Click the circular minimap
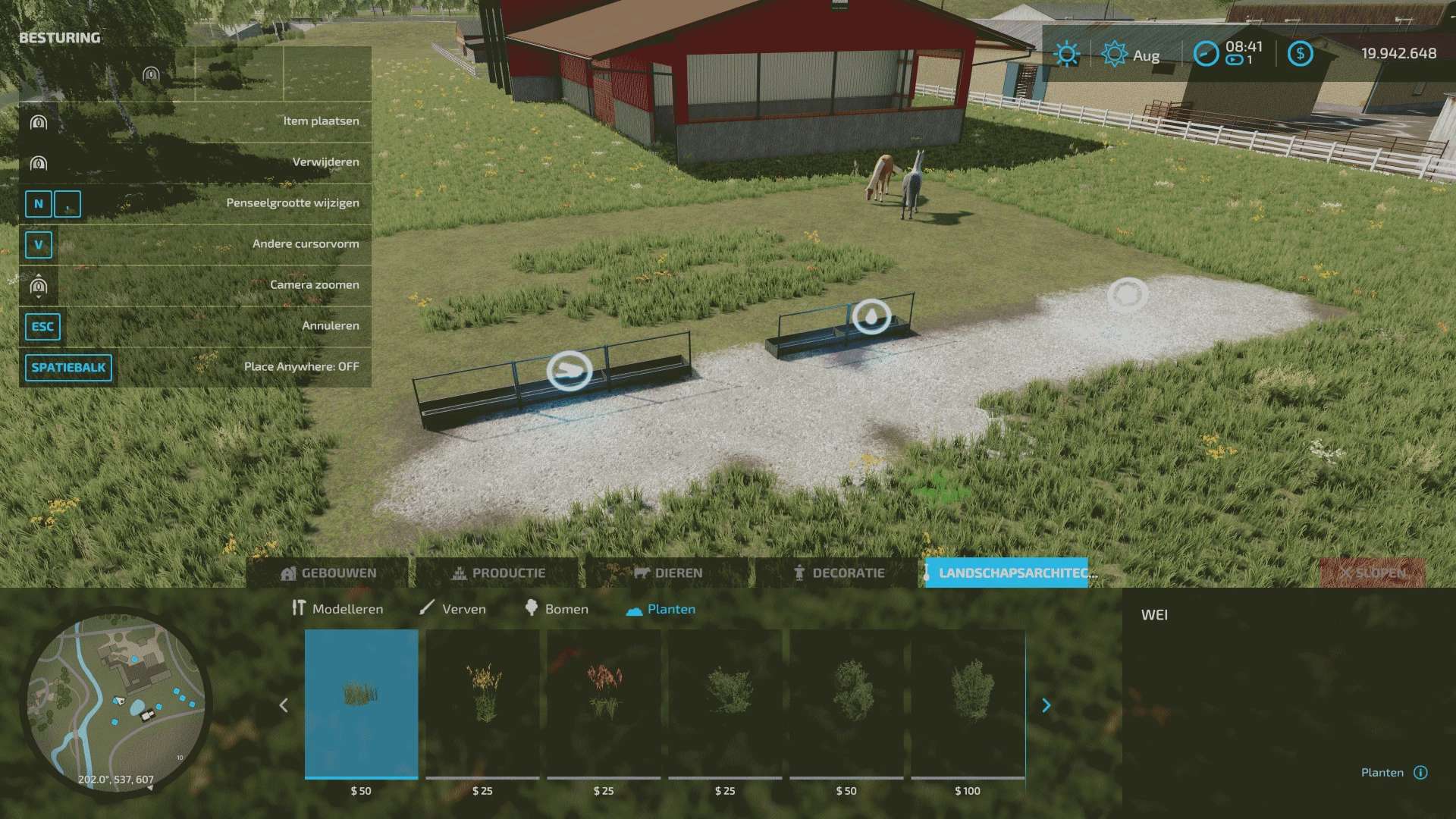This screenshot has width=1456, height=819. pyautogui.click(x=115, y=701)
